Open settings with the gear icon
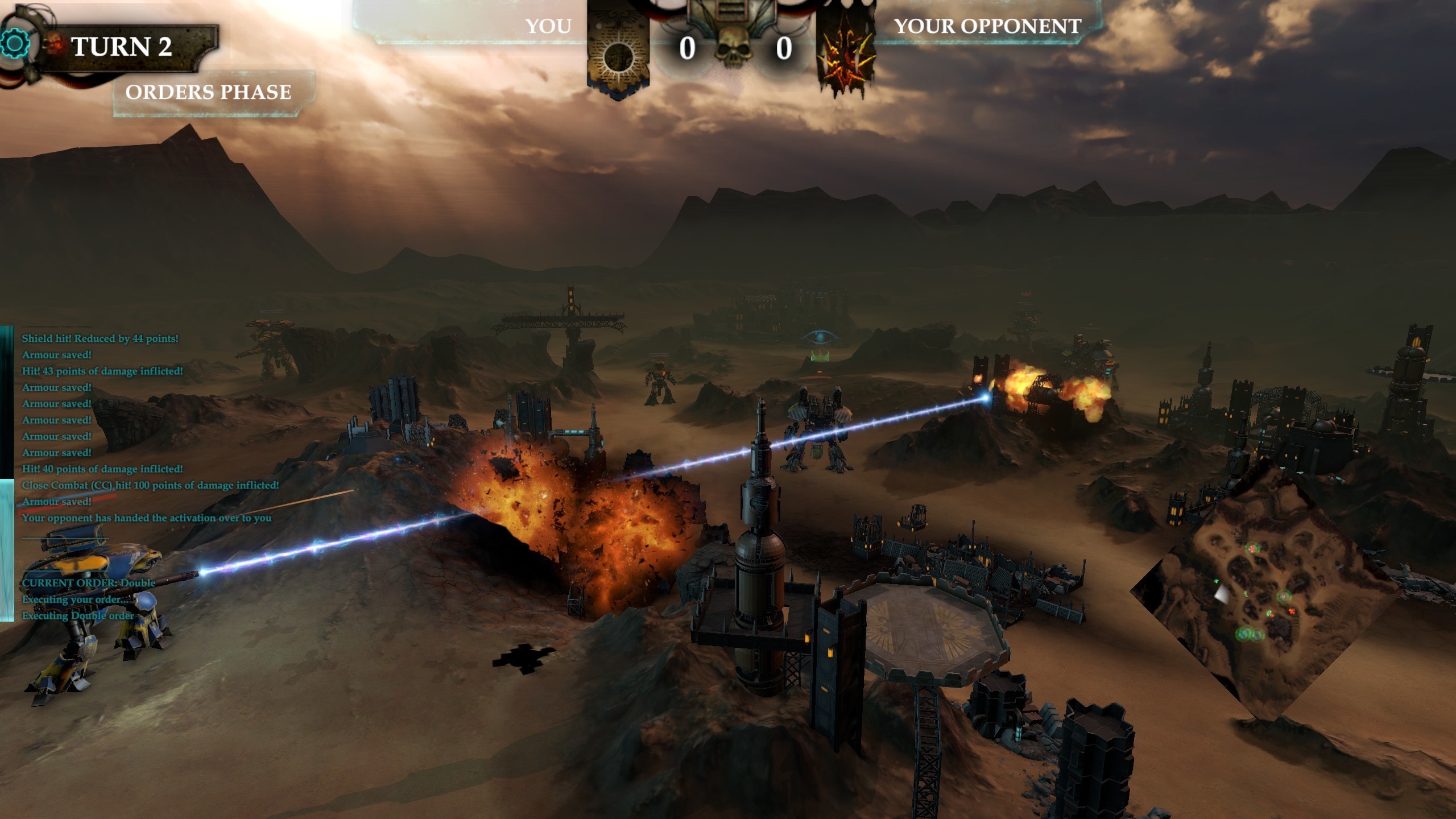This screenshot has height=819, width=1456. [15, 44]
